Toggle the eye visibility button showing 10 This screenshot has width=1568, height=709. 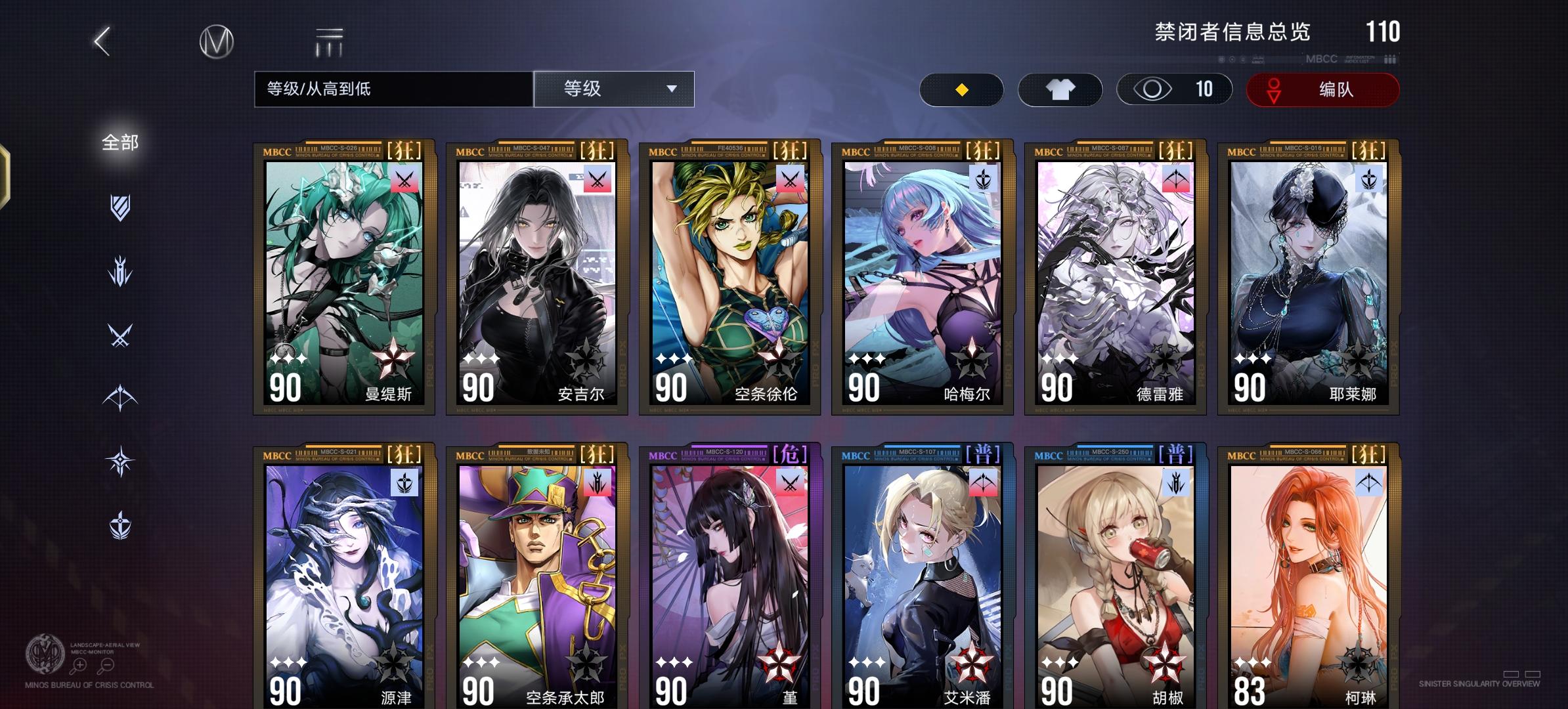tap(1175, 89)
